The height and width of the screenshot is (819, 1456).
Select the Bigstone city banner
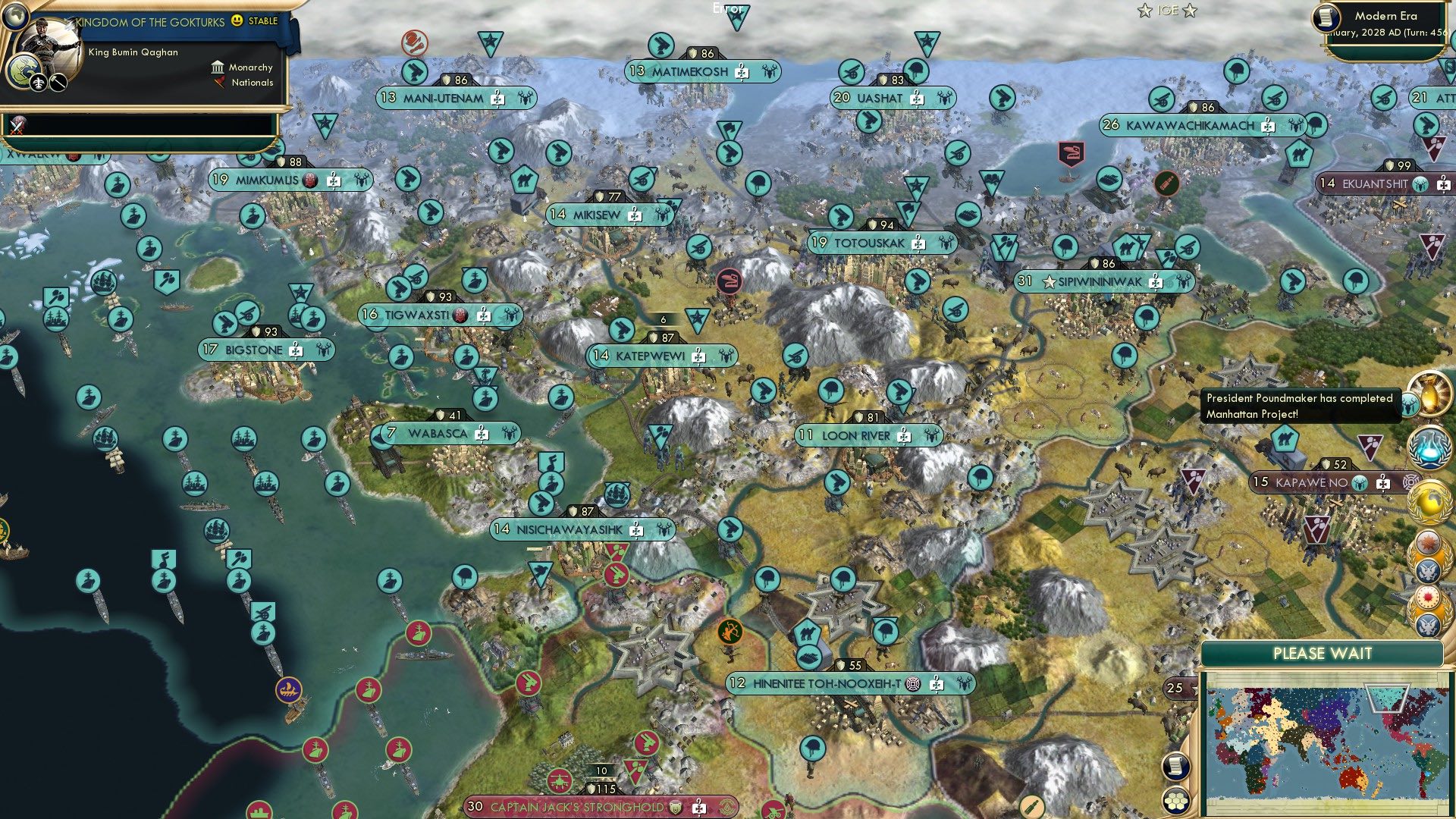tap(254, 350)
